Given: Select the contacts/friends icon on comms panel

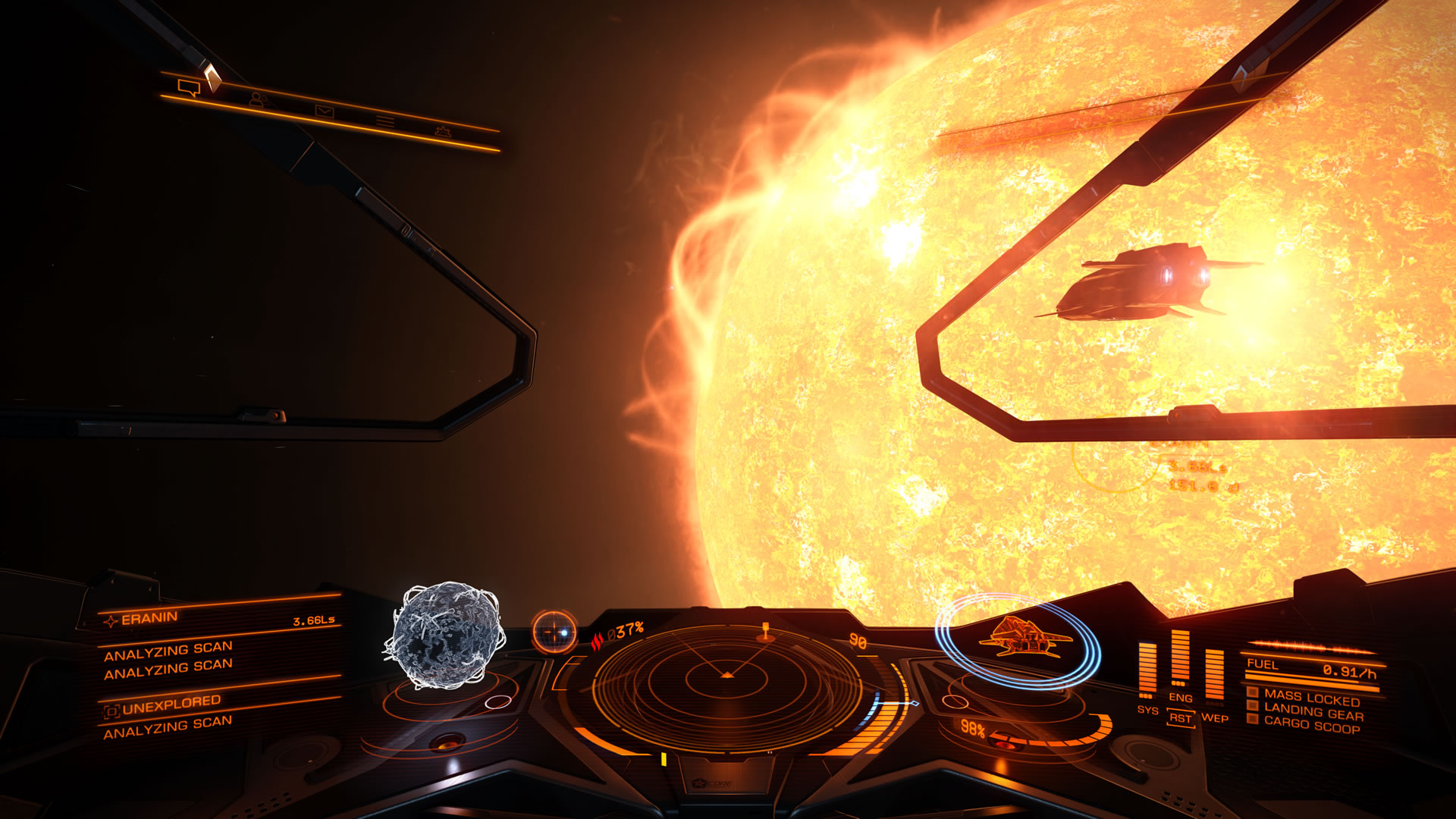Looking at the screenshot, I should click(x=258, y=99).
